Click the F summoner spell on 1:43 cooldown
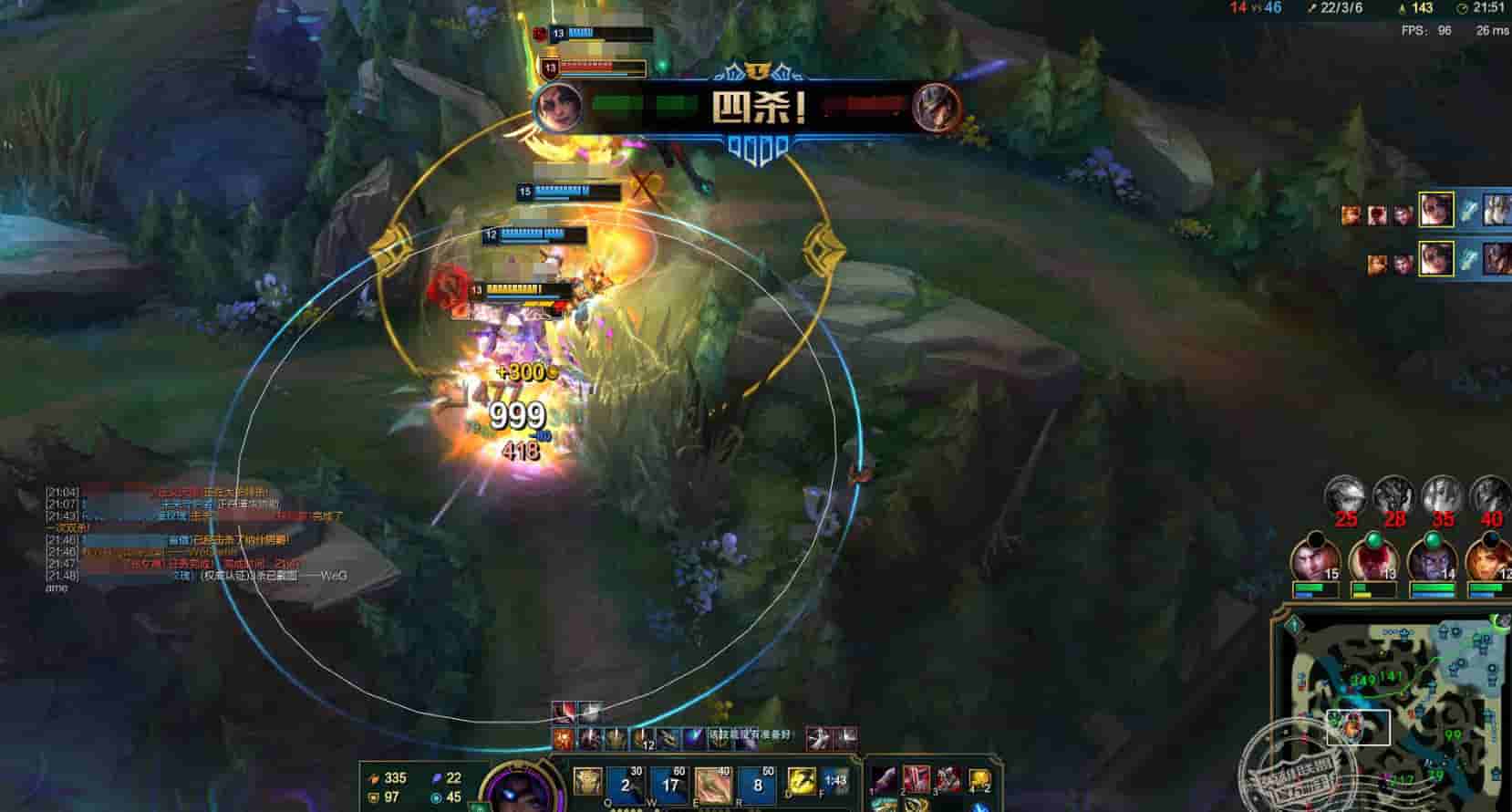This screenshot has height=812, width=1512. [x=834, y=782]
